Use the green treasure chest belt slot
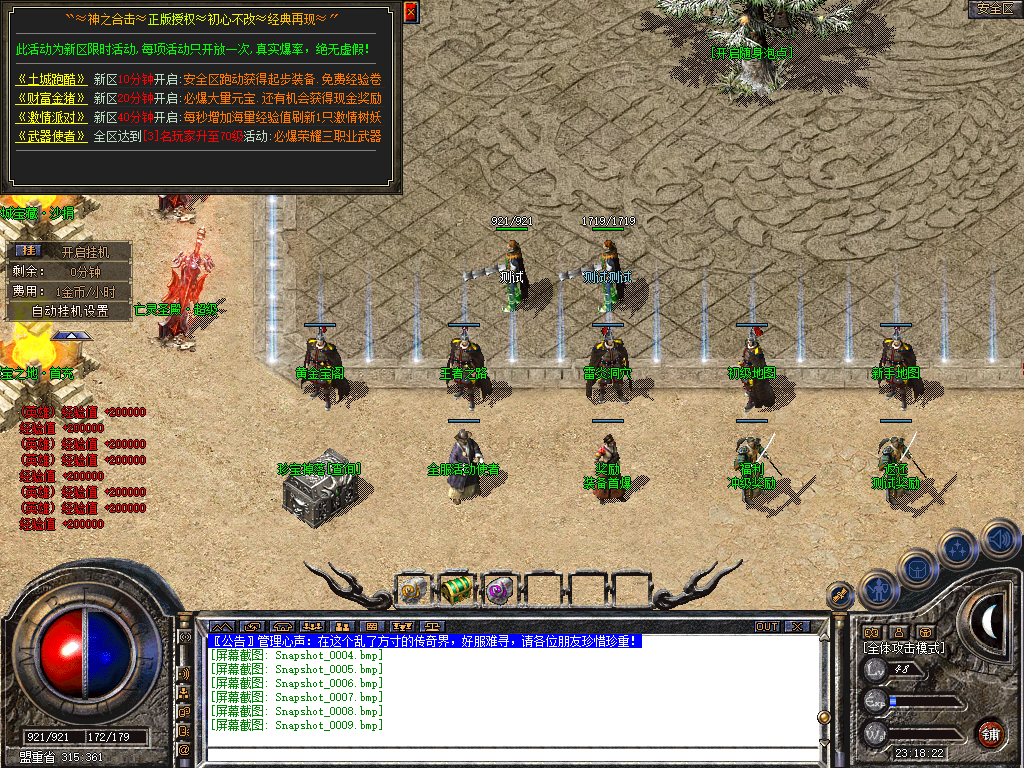The width and height of the screenshot is (1024, 768). pyautogui.click(x=456, y=589)
